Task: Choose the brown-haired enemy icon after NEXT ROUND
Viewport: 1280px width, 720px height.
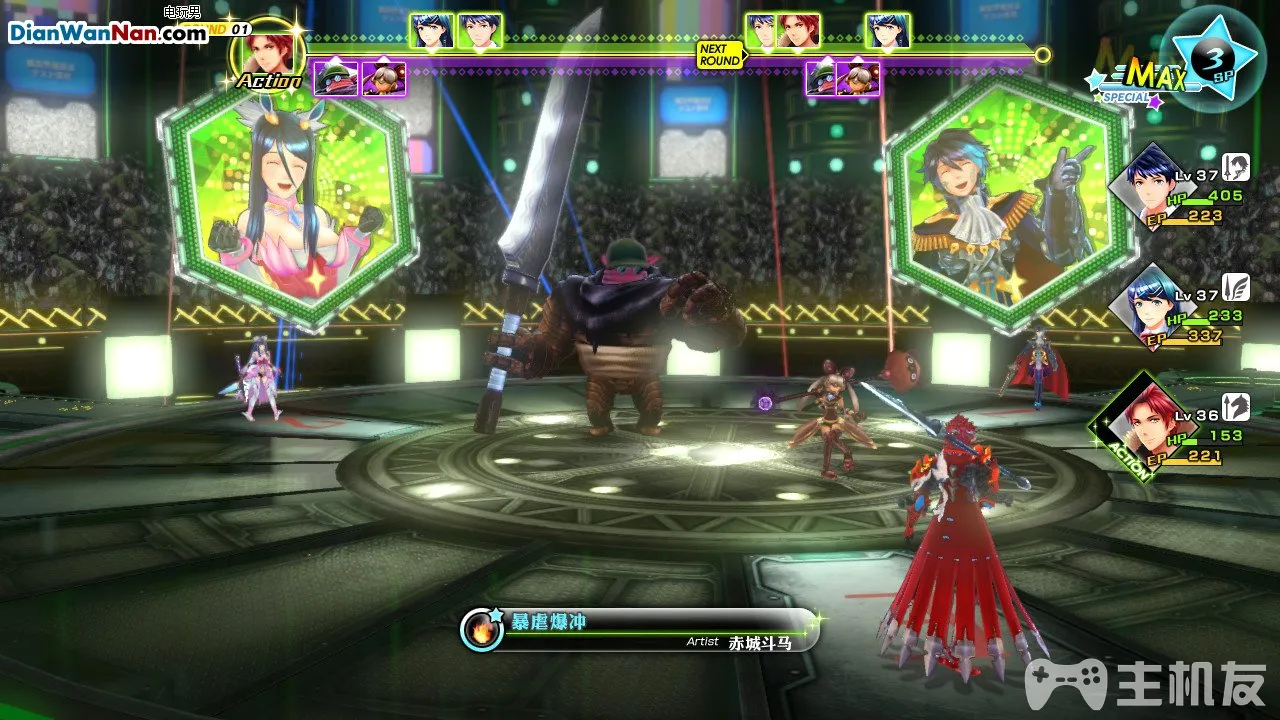Action: 858,78
